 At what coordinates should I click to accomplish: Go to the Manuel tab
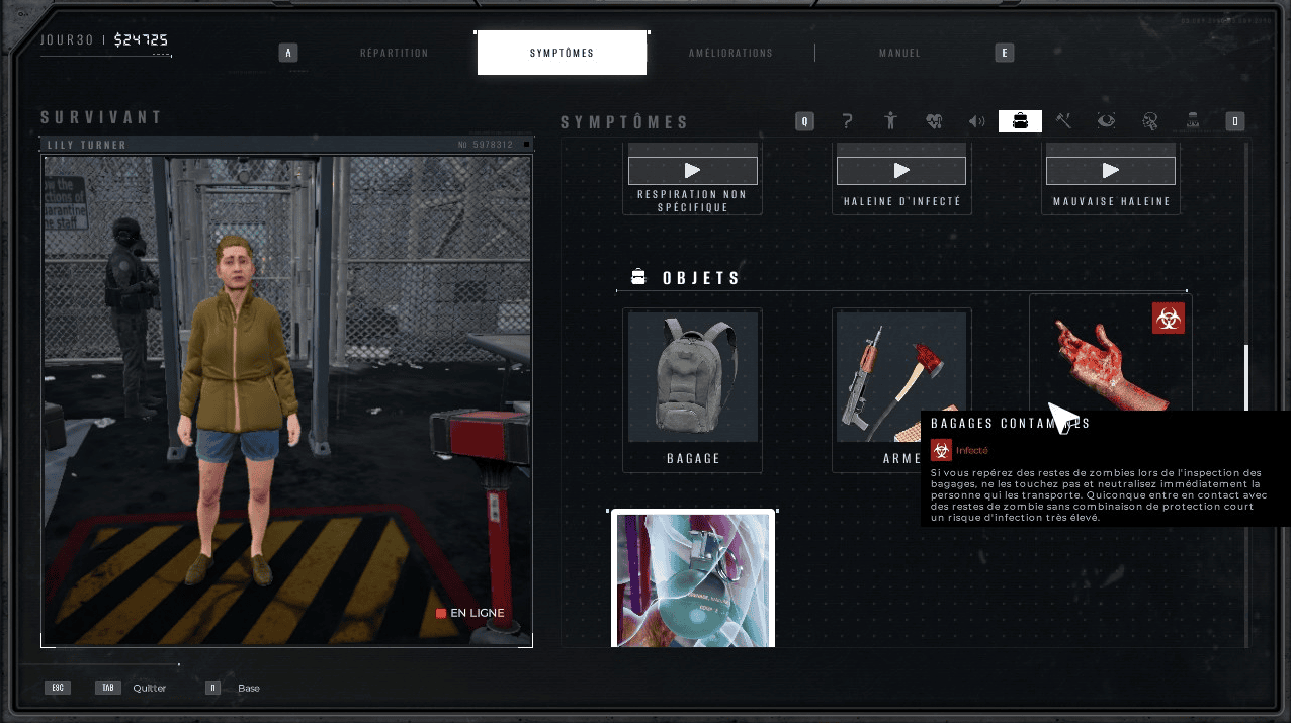(899, 53)
